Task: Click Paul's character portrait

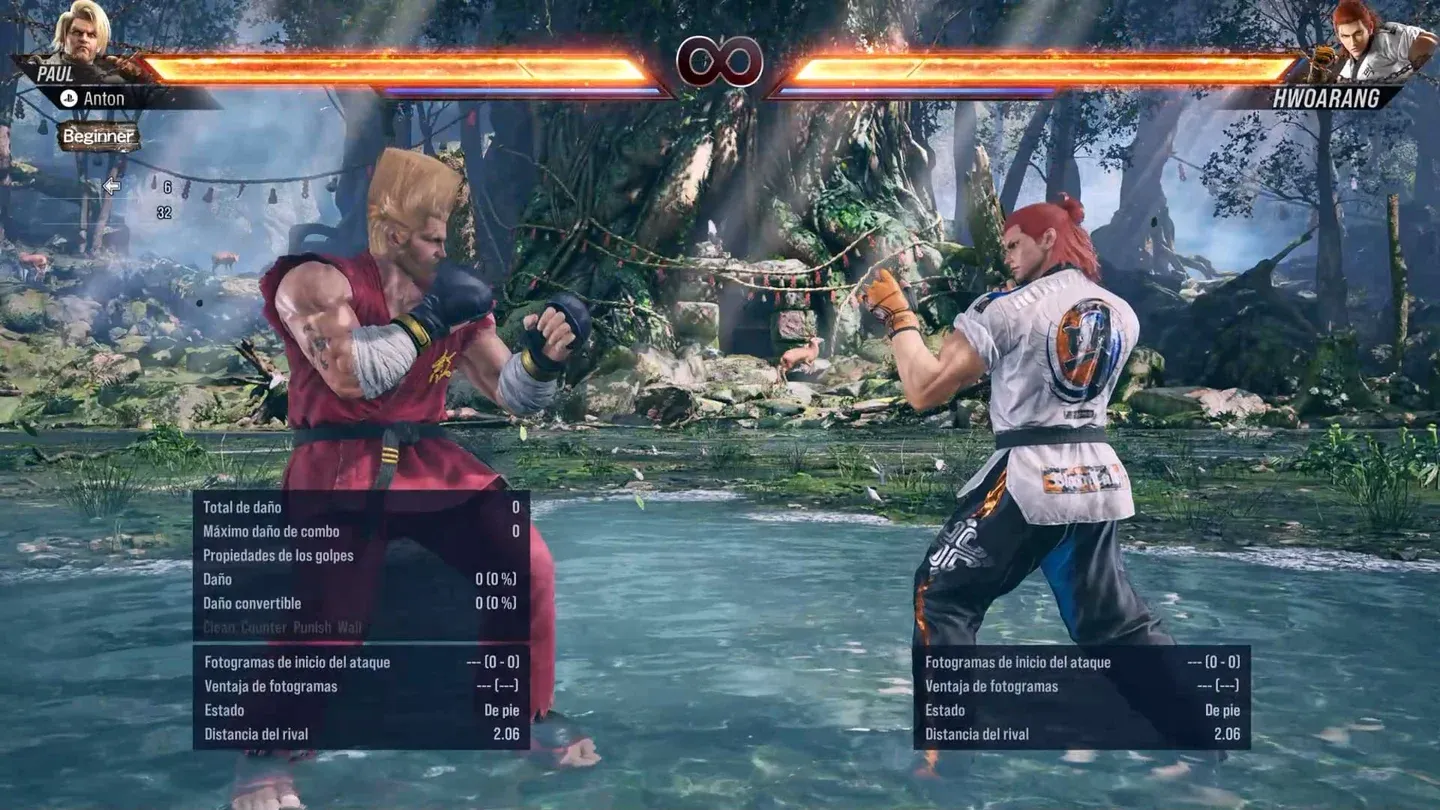Action: [x=82, y=32]
